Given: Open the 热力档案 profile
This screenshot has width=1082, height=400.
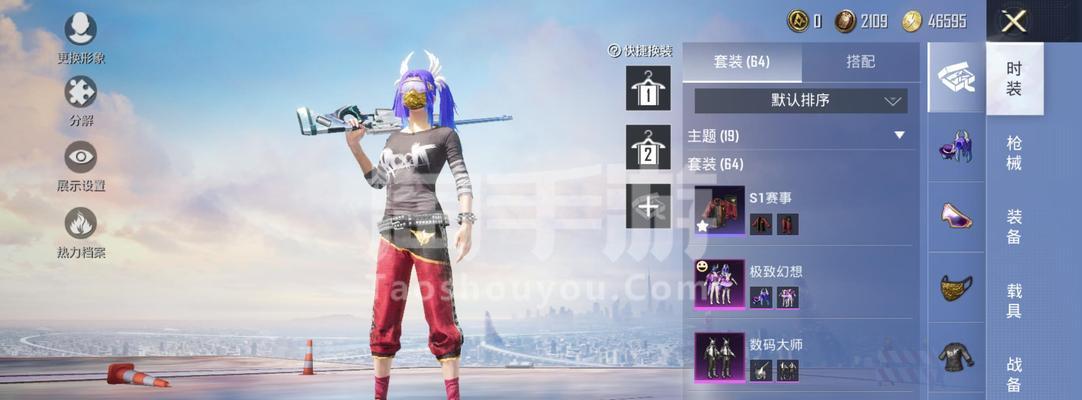Looking at the screenshot, I should tap(80, 223).
